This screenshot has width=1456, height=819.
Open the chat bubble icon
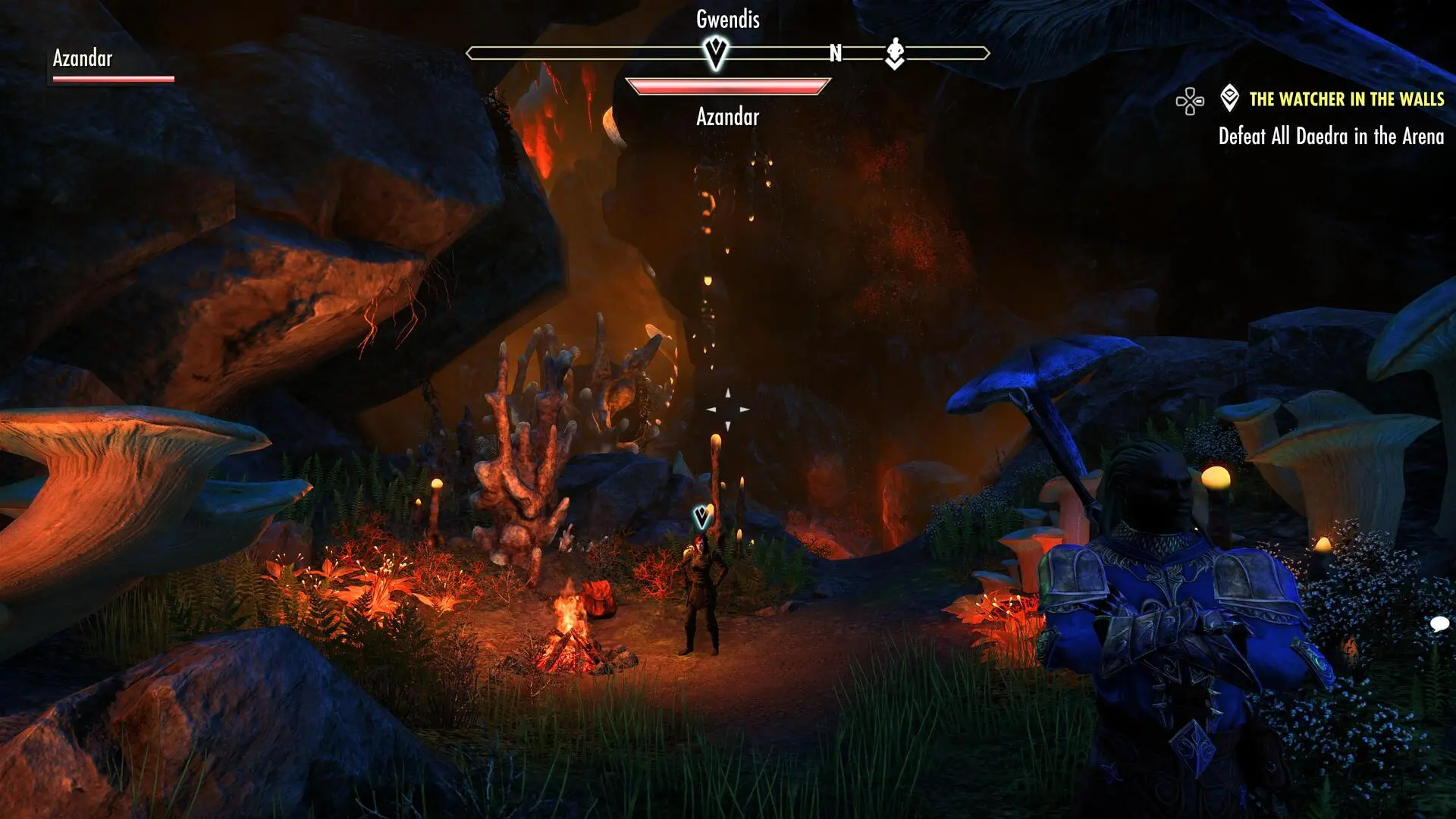coord(1439,624)
